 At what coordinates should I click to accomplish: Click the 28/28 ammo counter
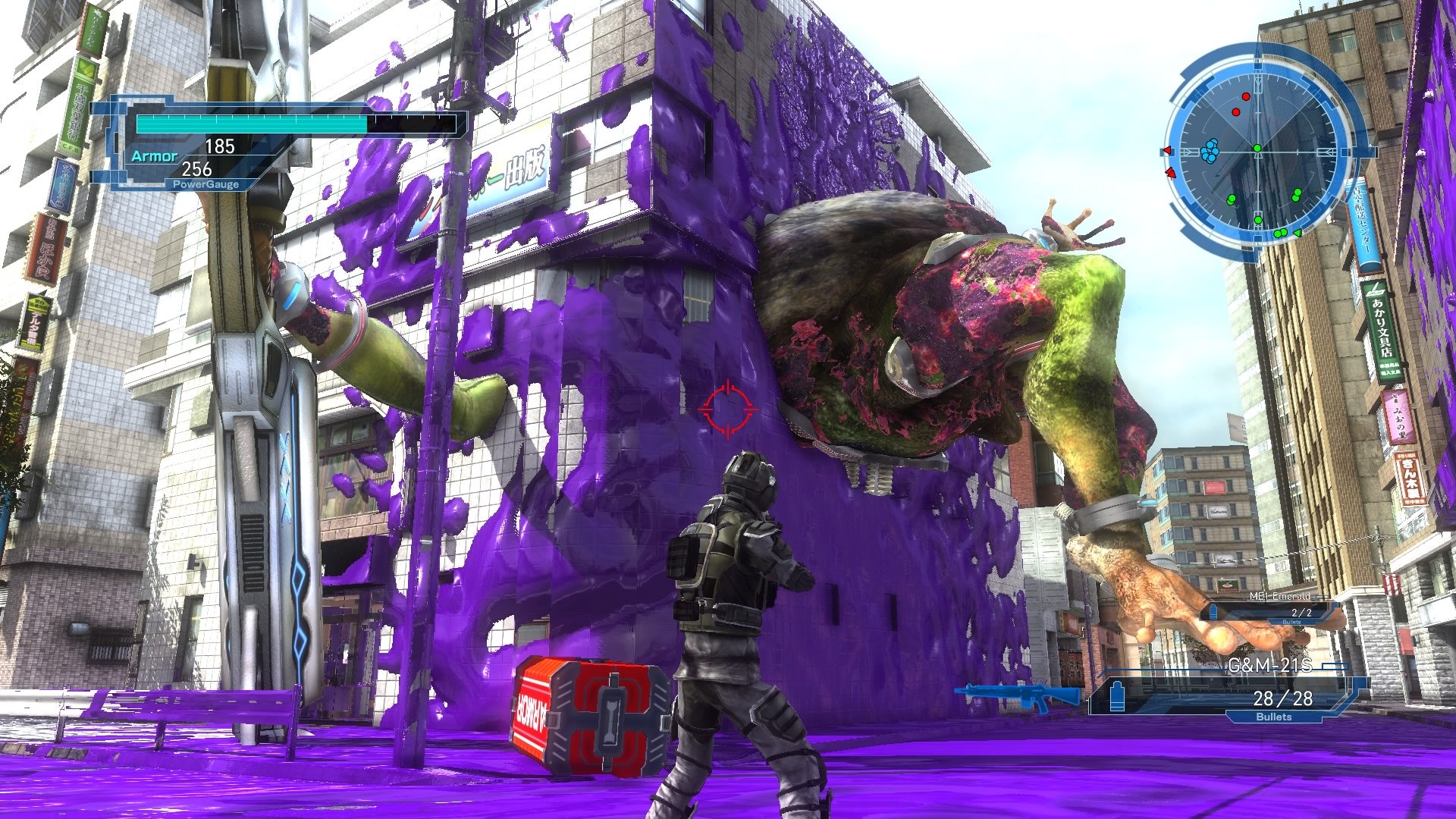(x=1283, y=698)
